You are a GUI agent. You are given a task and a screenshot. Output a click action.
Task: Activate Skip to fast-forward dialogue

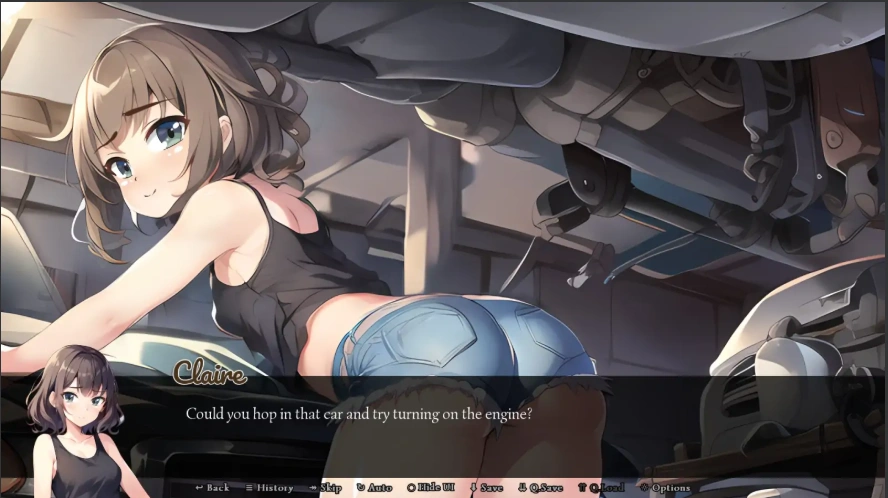(x=326, y=488)
